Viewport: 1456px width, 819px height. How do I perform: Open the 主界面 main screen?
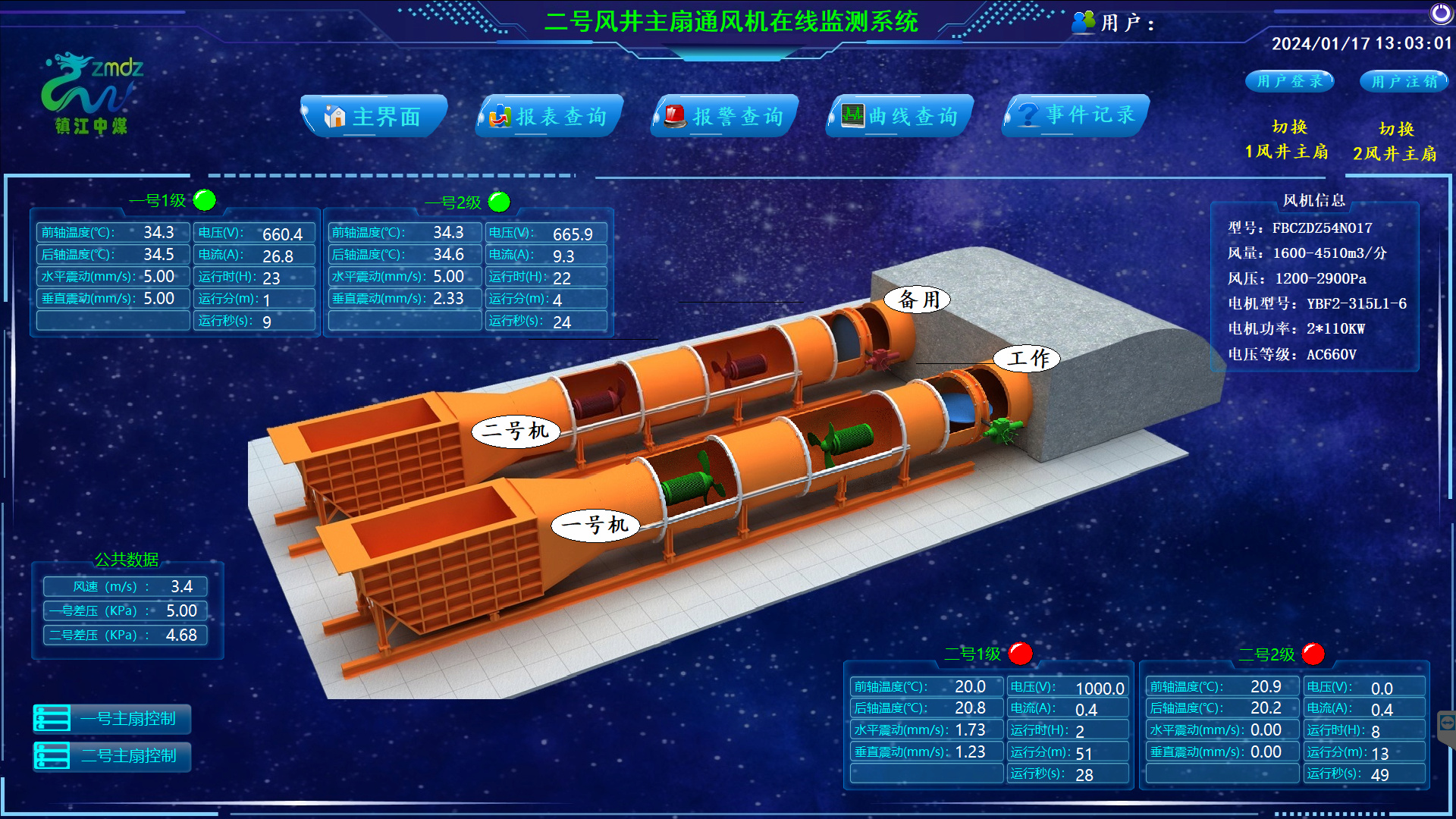tap(374, 117)
